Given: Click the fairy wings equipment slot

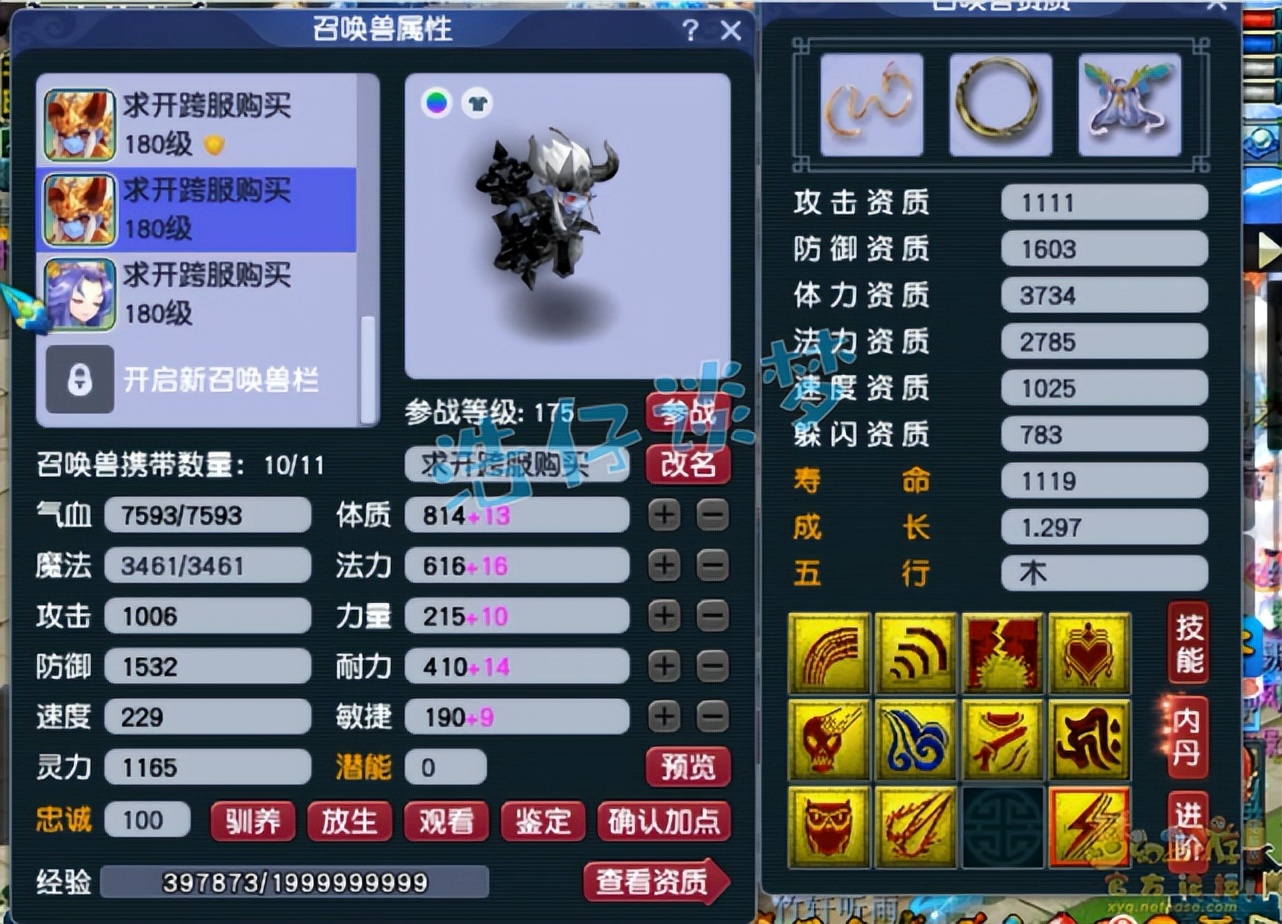Looking at the screenshot, I should pos(1128,104).
